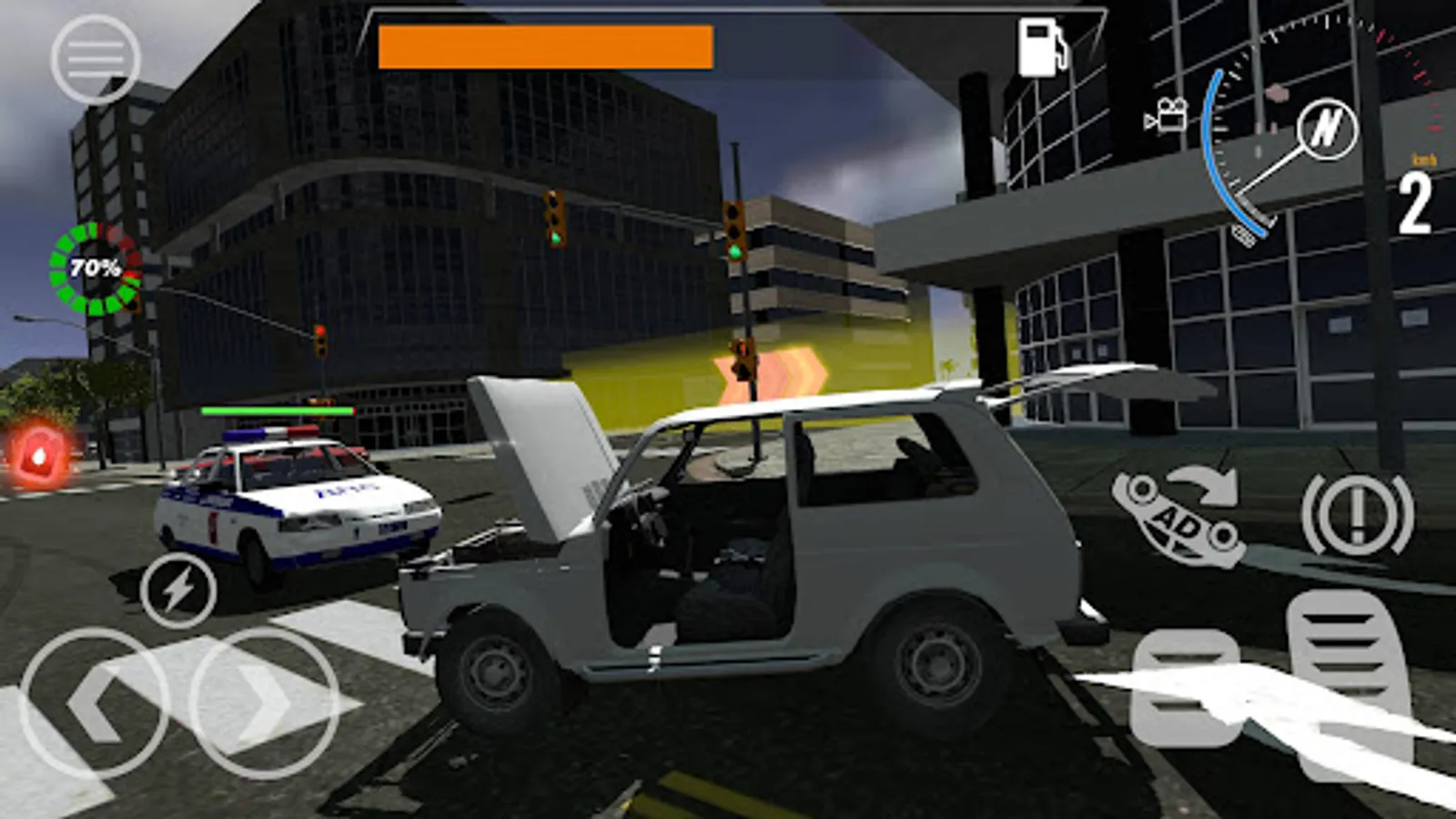This screenshot has height=819, width=1456.
Task: Tap the fuel pump refuel icon
Action: coord(1043,46)
